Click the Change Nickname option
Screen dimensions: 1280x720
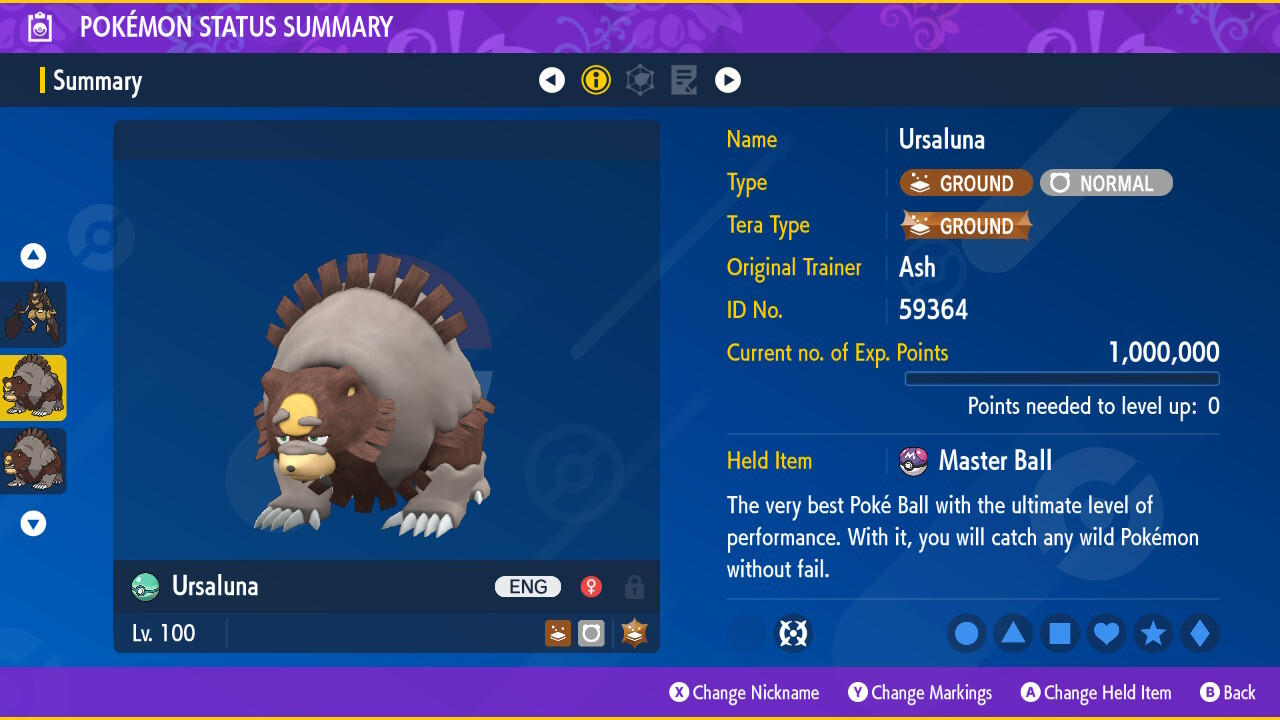tap(744, 693)
